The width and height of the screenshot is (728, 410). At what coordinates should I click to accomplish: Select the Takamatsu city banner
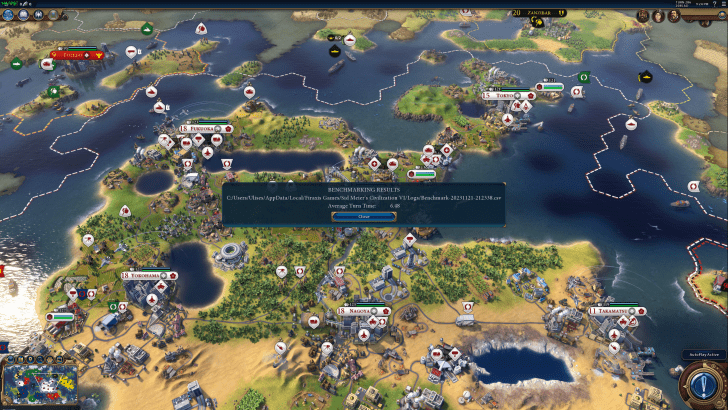(x=612, y=311)
